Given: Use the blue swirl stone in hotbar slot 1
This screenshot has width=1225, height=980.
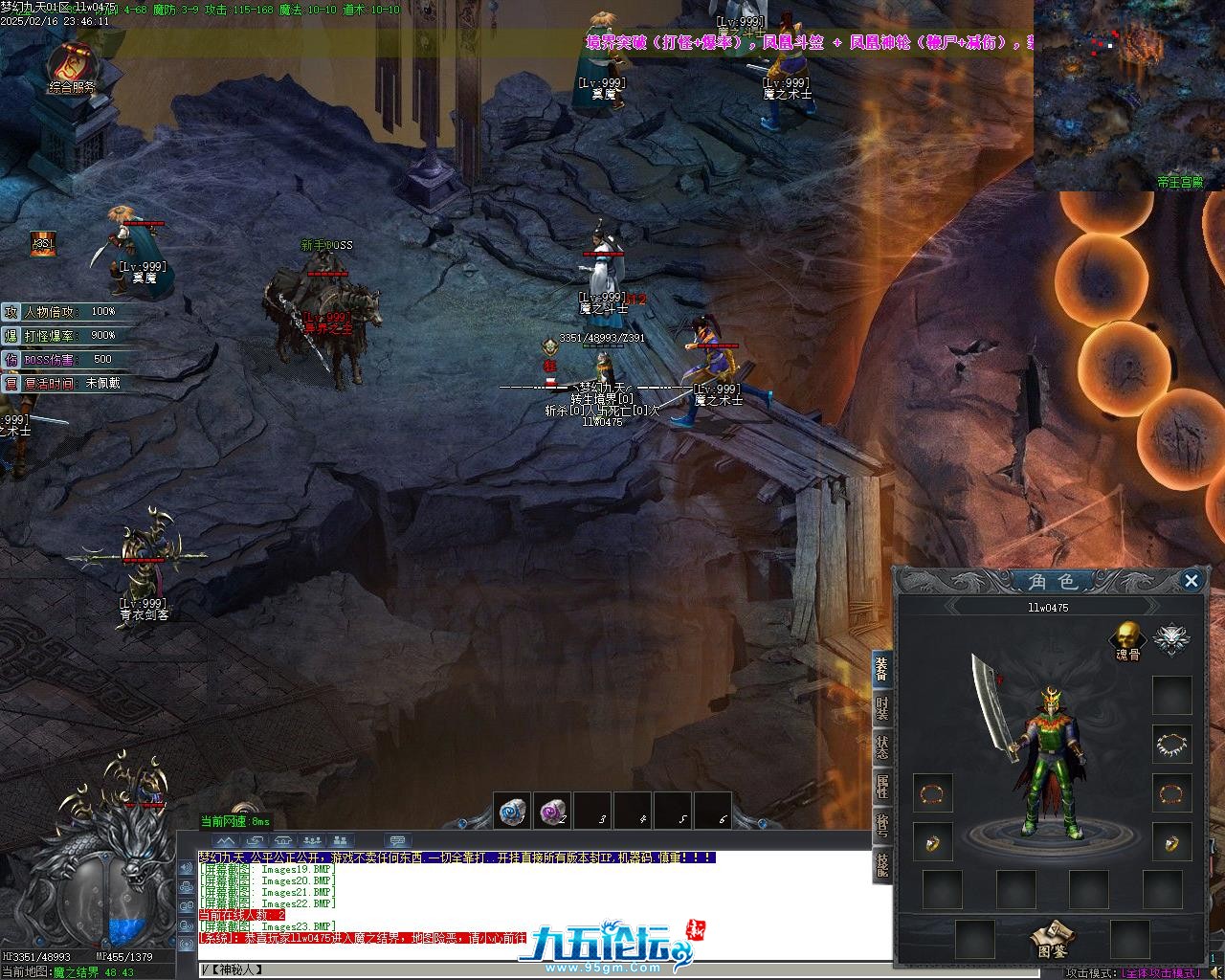Looking at the screenshot, I should (x=512, y=811).
